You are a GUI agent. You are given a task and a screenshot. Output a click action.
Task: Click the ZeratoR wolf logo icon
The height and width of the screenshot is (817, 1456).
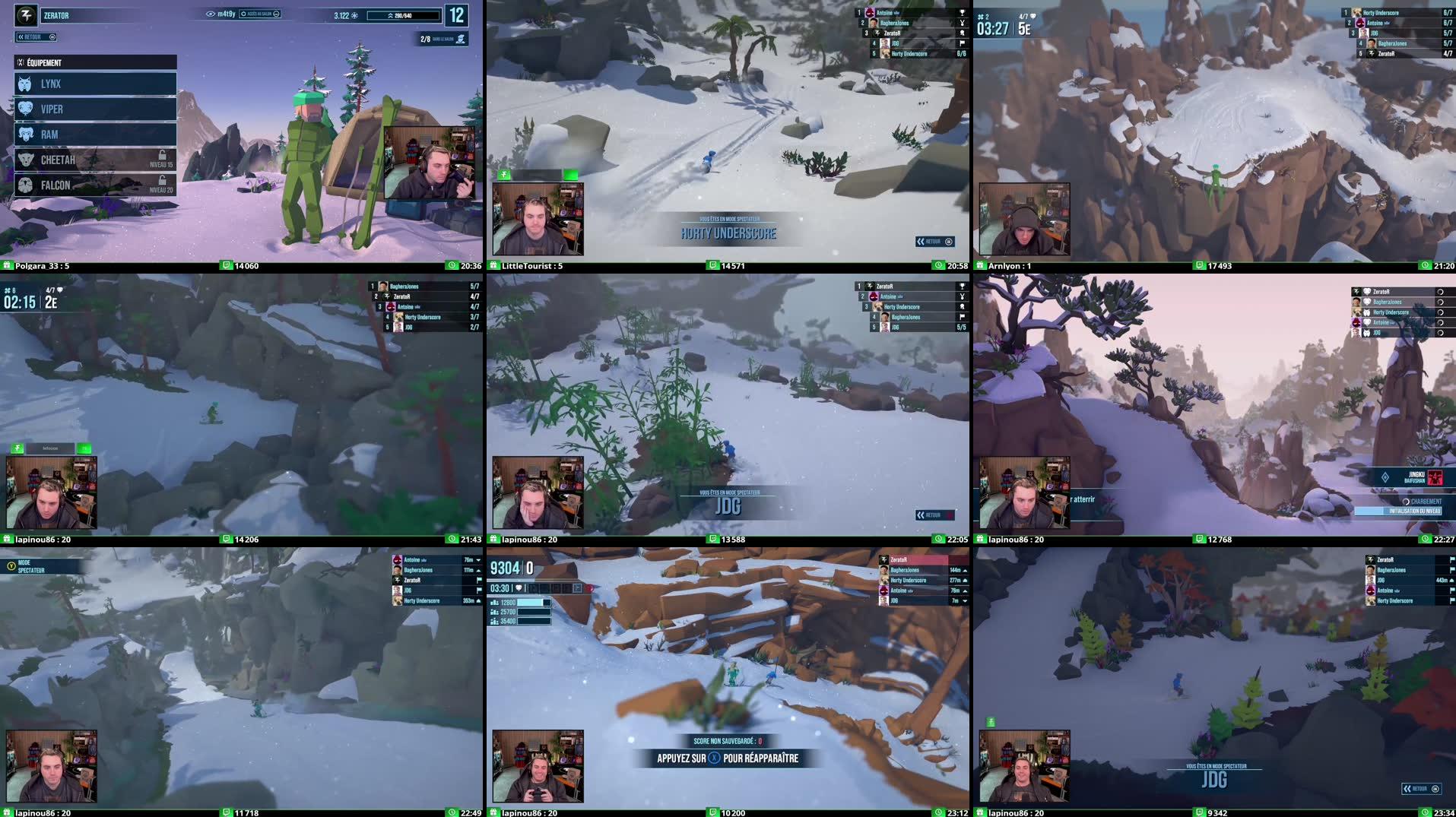coord(25,14)
